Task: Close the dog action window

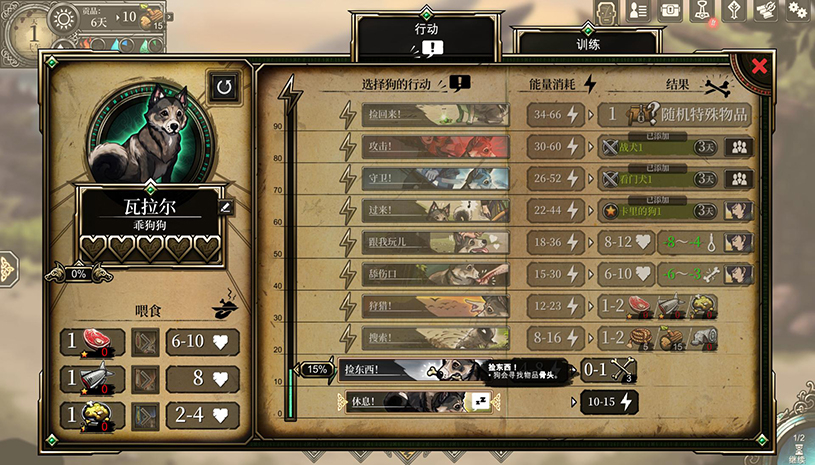Action: coord(759,66)
